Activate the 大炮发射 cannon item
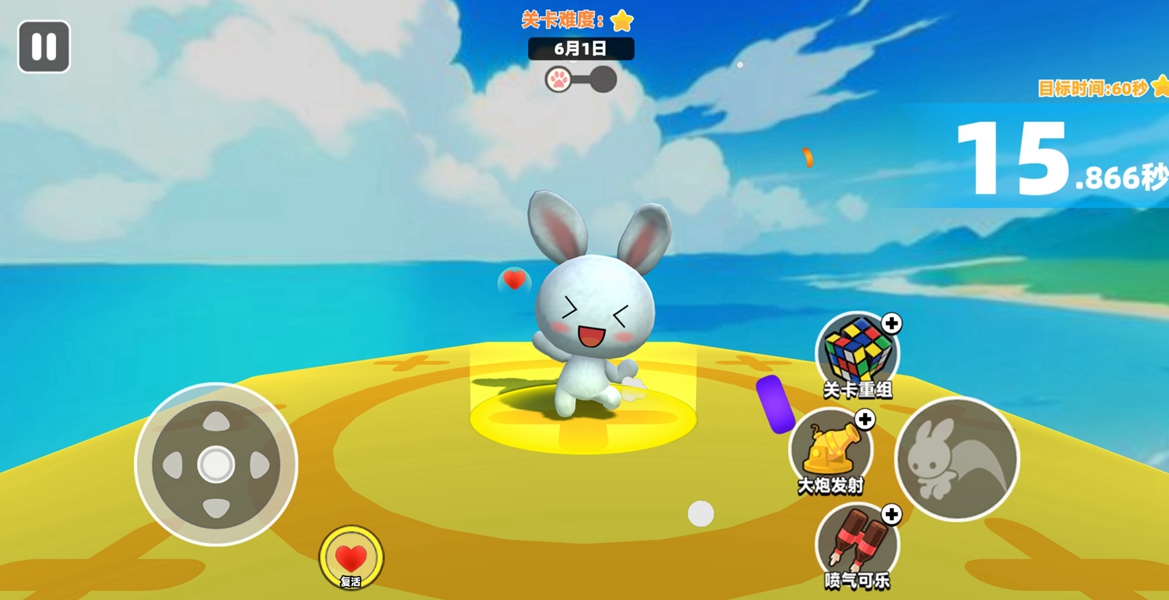This screenshot has width=1169, height=600. pos(830,449)
